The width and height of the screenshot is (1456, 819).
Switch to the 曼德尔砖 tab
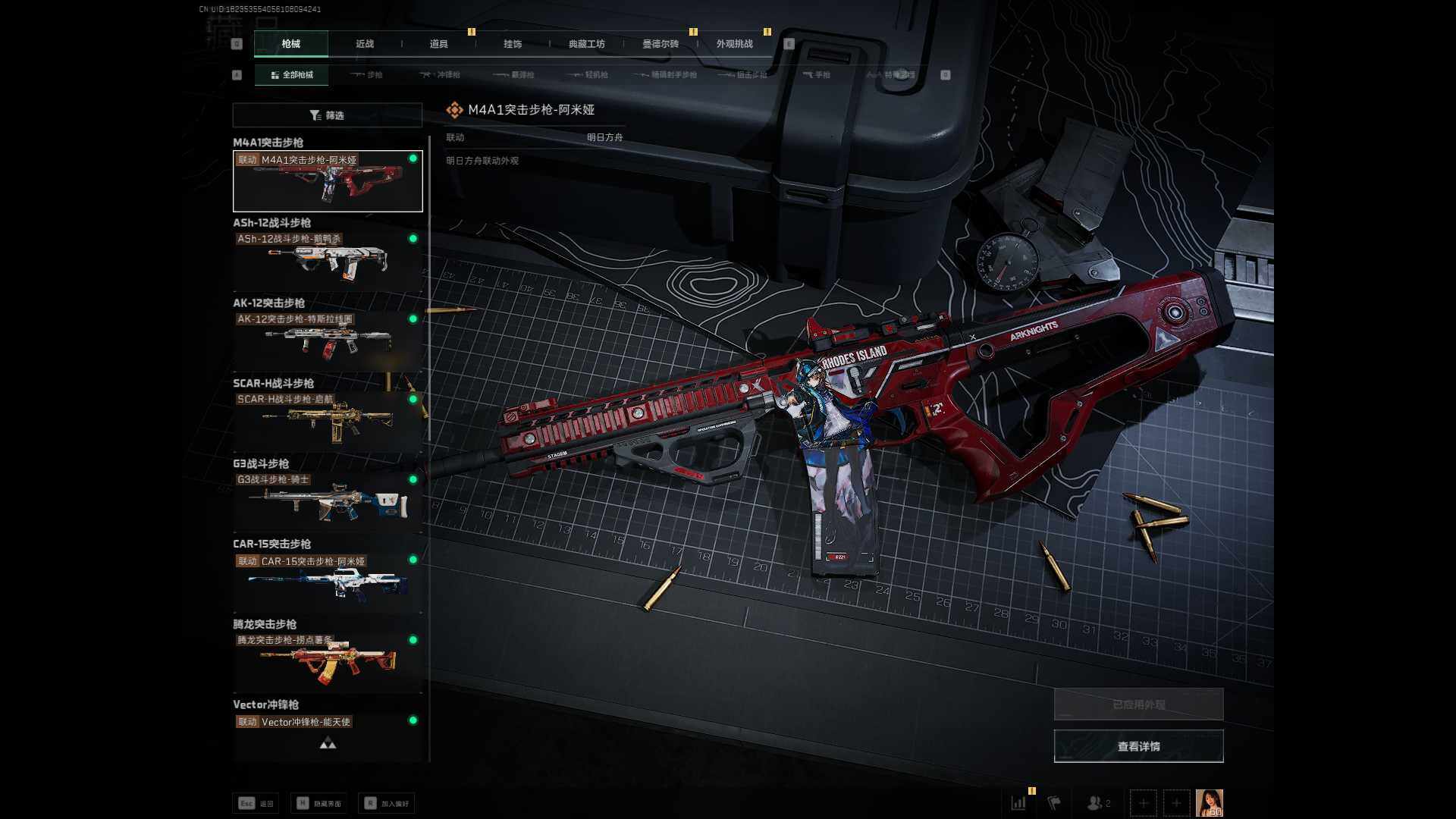(661, 44)
